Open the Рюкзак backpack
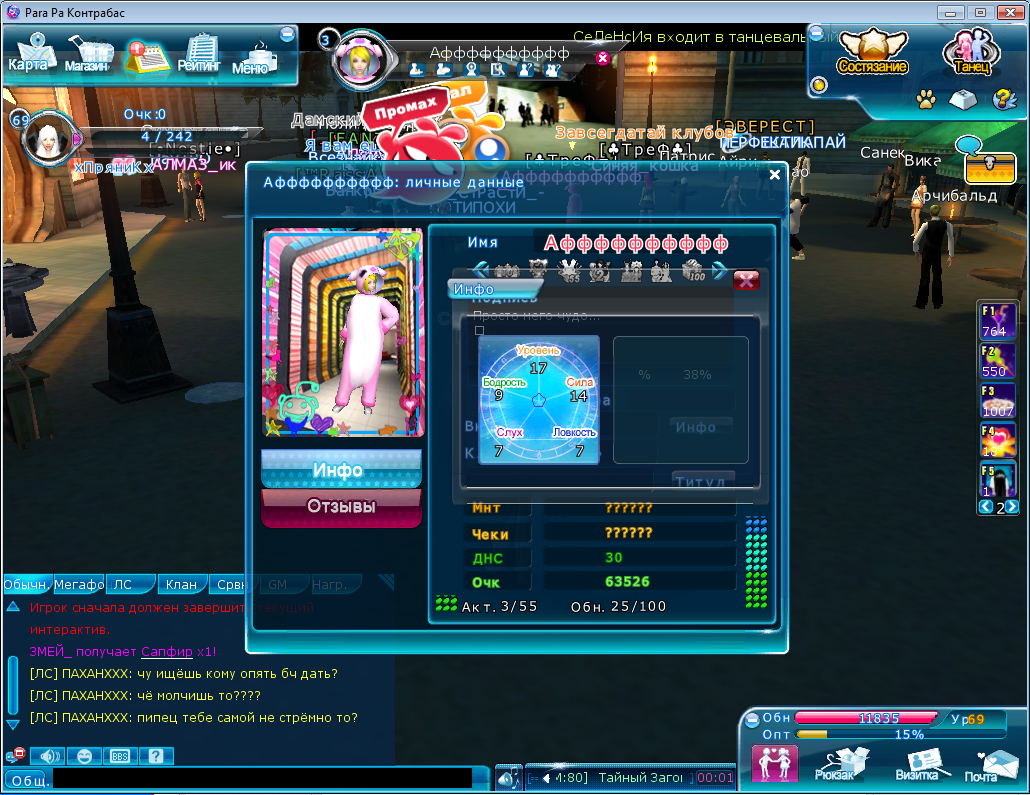 [x=834, y=764]
